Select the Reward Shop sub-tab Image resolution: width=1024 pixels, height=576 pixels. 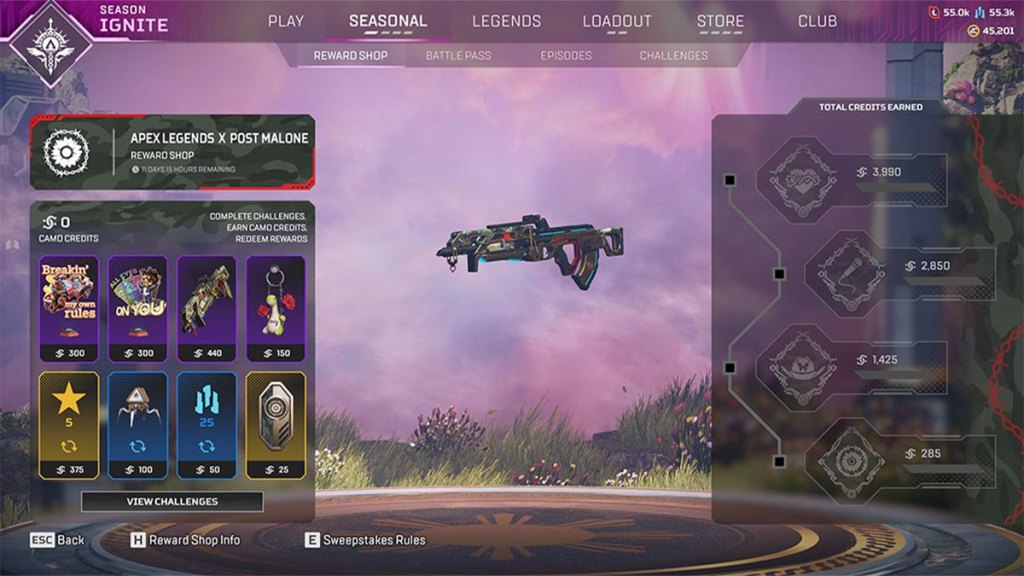(x=350, y=56)
